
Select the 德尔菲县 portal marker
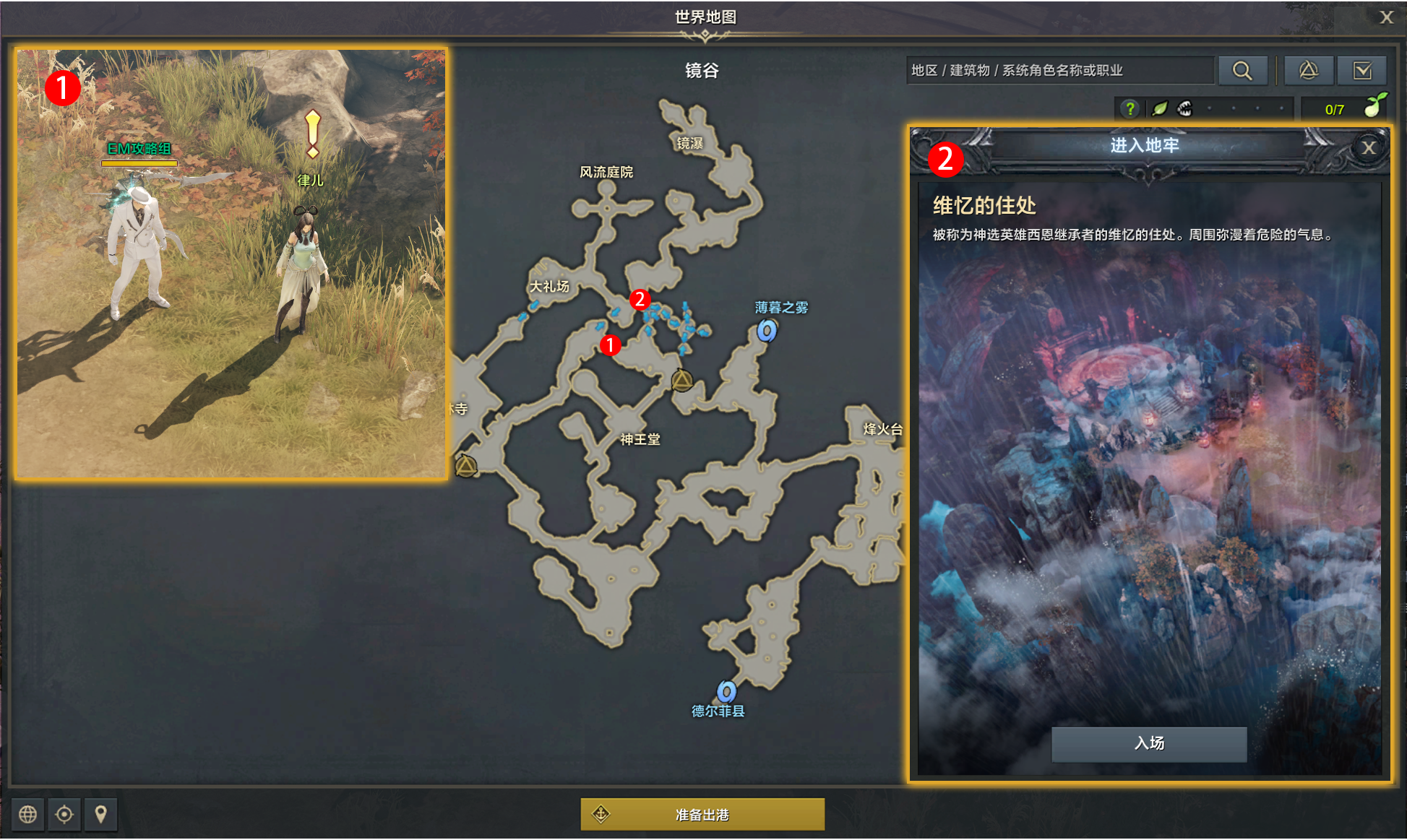click(x=726, y=691)
